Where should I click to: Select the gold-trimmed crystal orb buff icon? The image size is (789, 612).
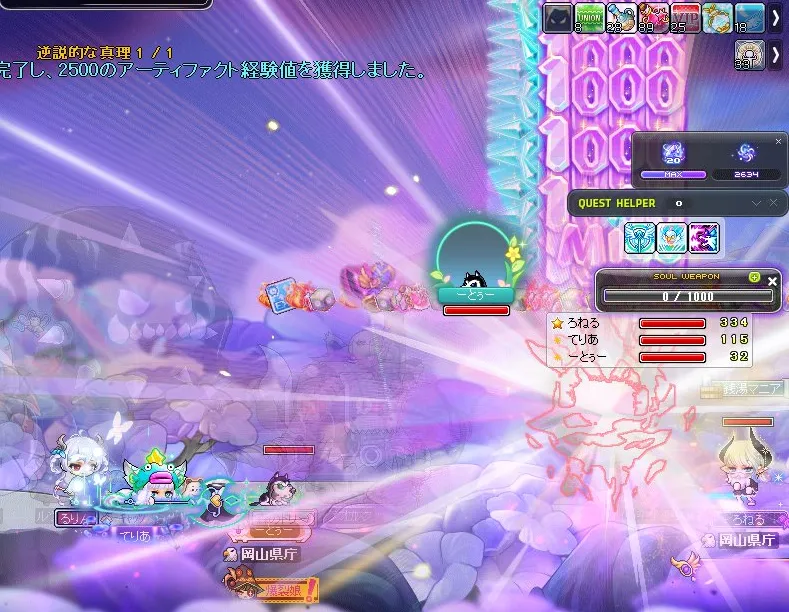coord(717,18)
